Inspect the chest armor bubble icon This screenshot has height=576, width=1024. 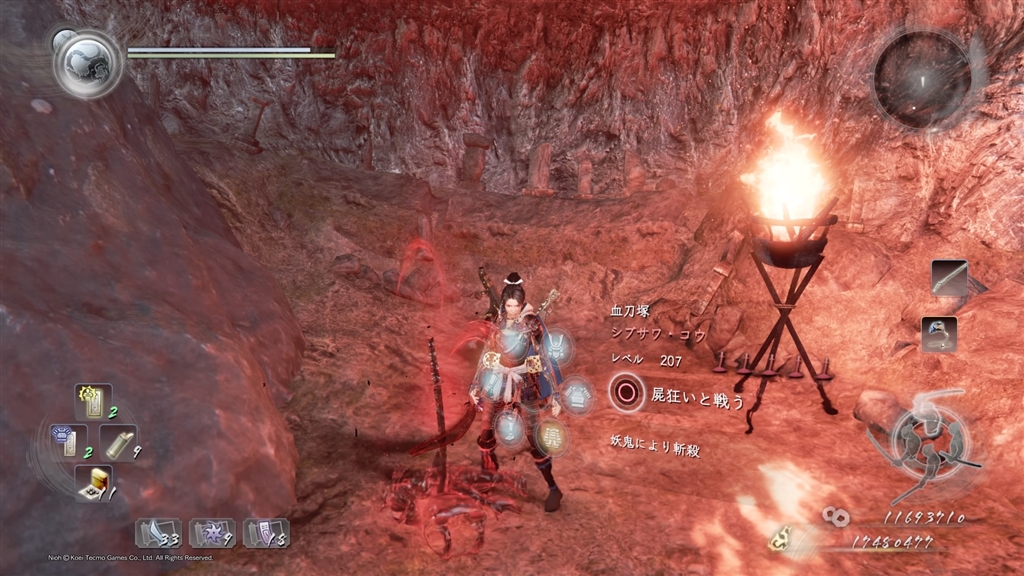click(x=577, y=395)
